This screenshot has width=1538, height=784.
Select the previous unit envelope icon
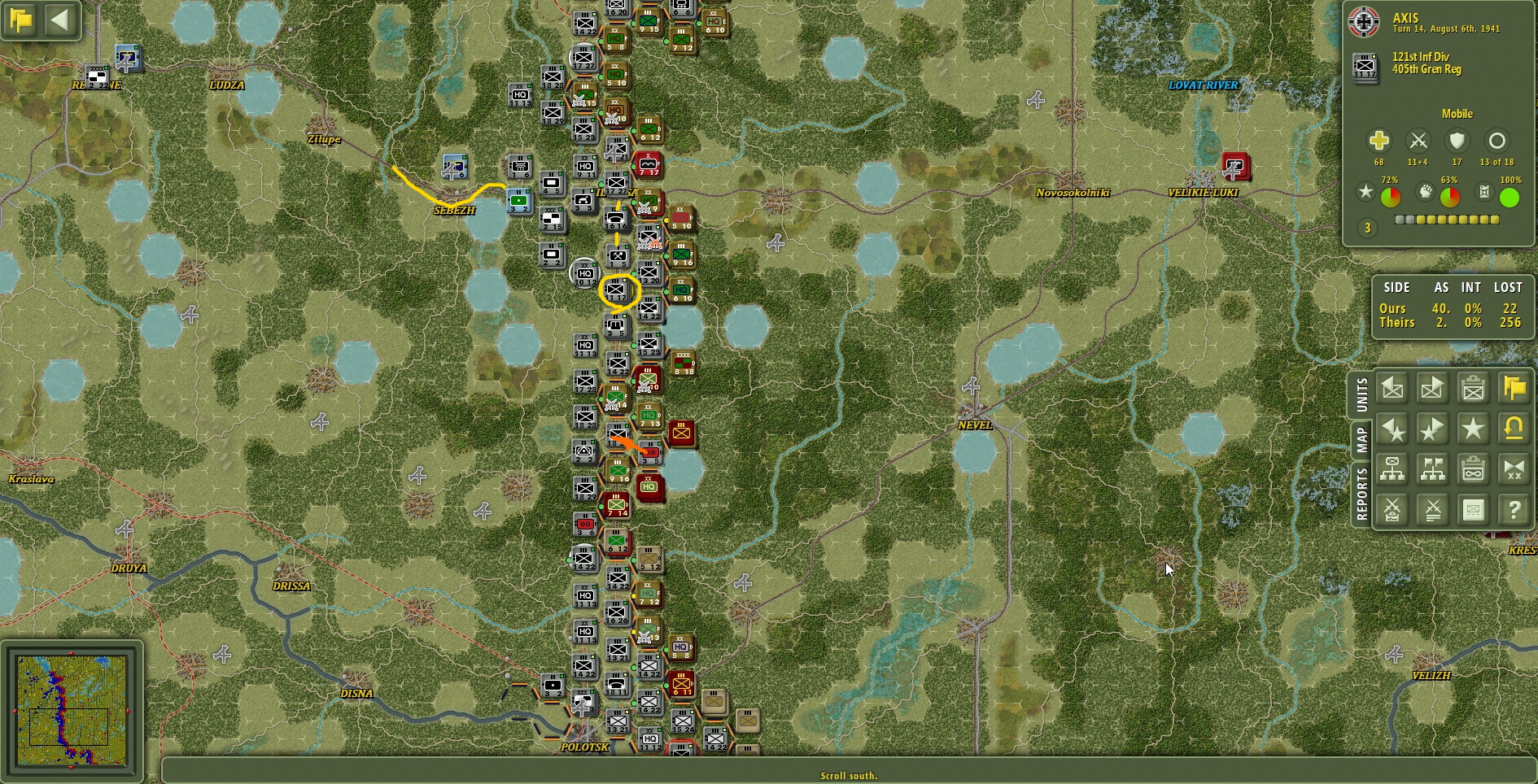click(1392, 388)
